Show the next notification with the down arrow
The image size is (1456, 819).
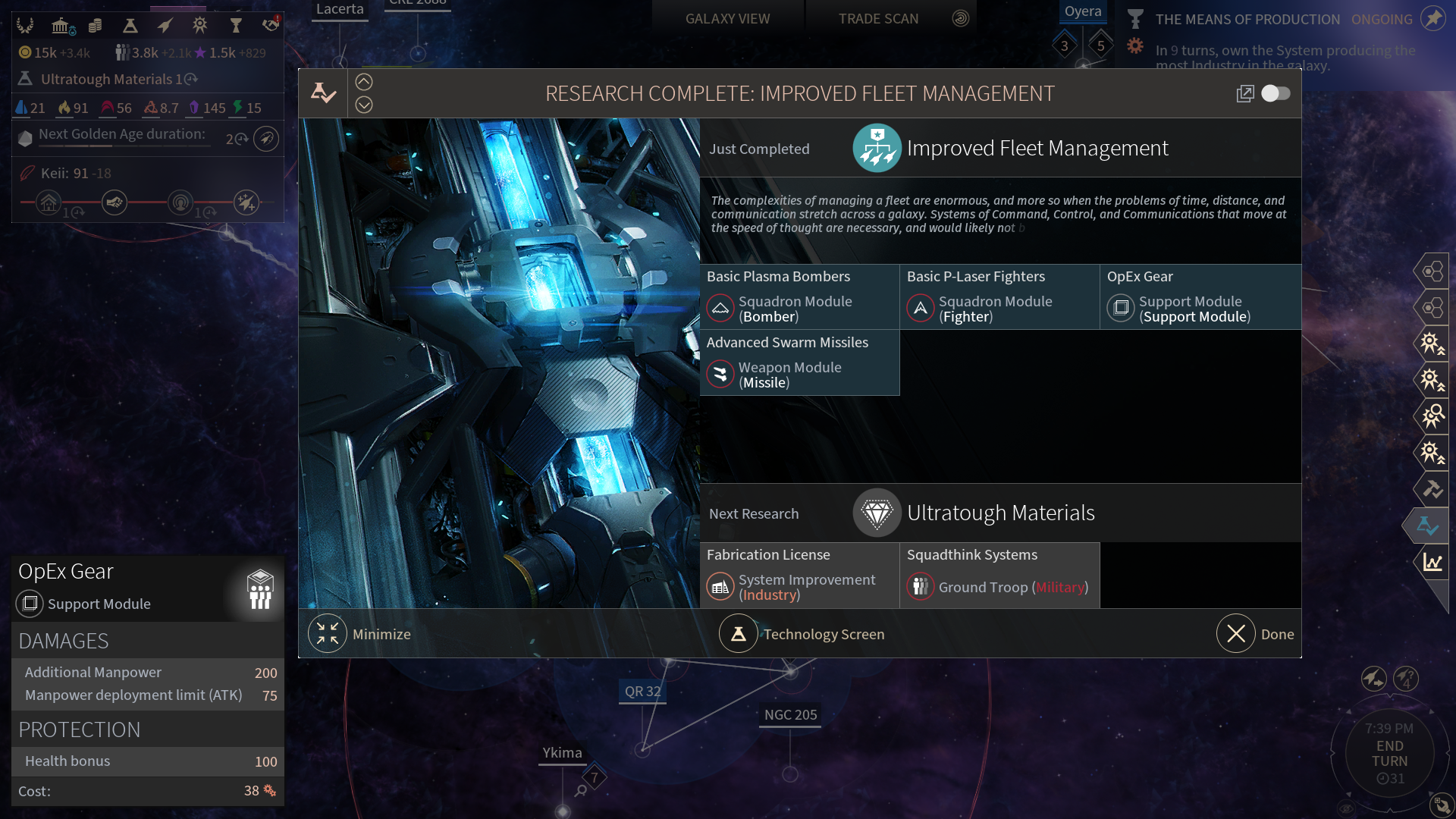(x=364, y=105)
